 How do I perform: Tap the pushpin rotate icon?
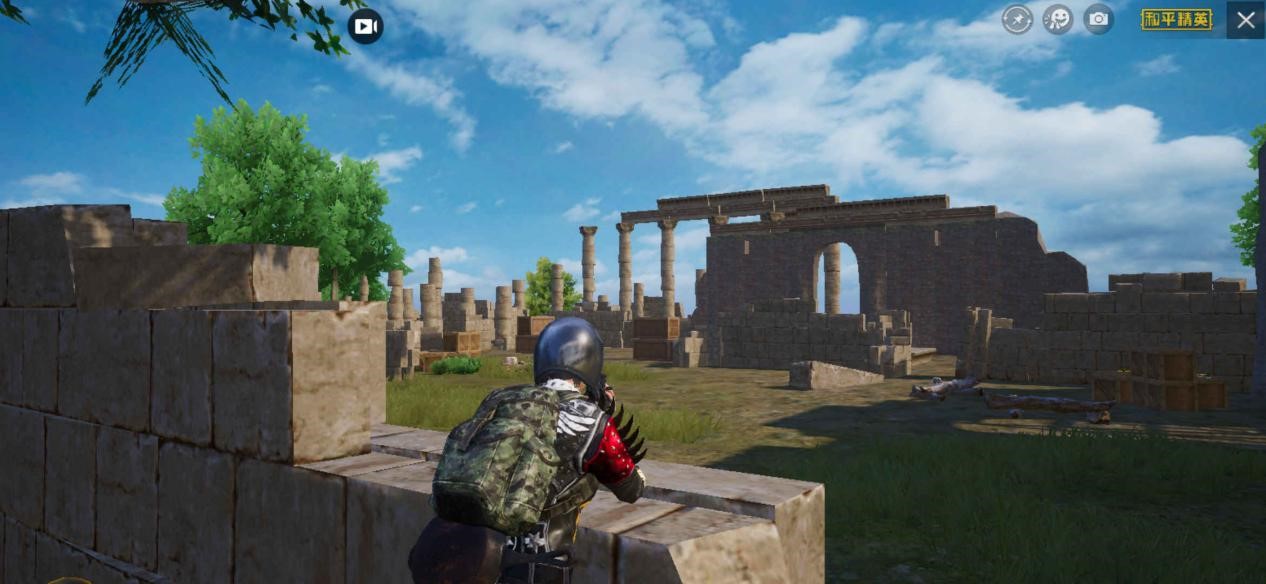pyautogui.click(x=1017, y=19)
